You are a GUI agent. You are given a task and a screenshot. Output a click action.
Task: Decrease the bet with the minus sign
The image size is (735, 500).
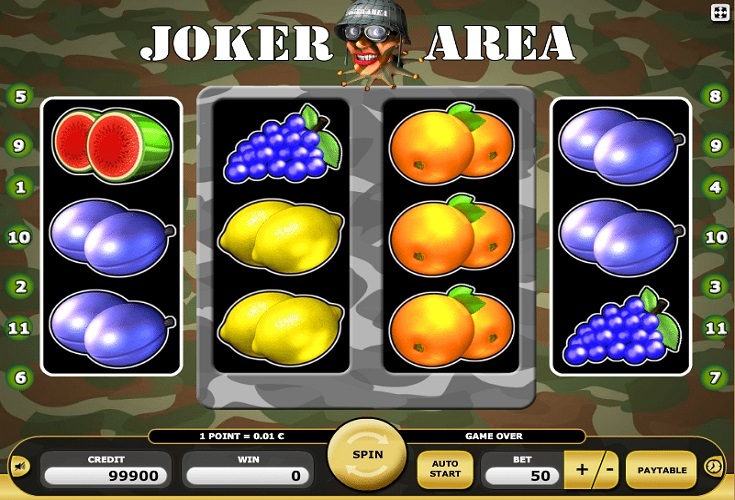(607, 469)
